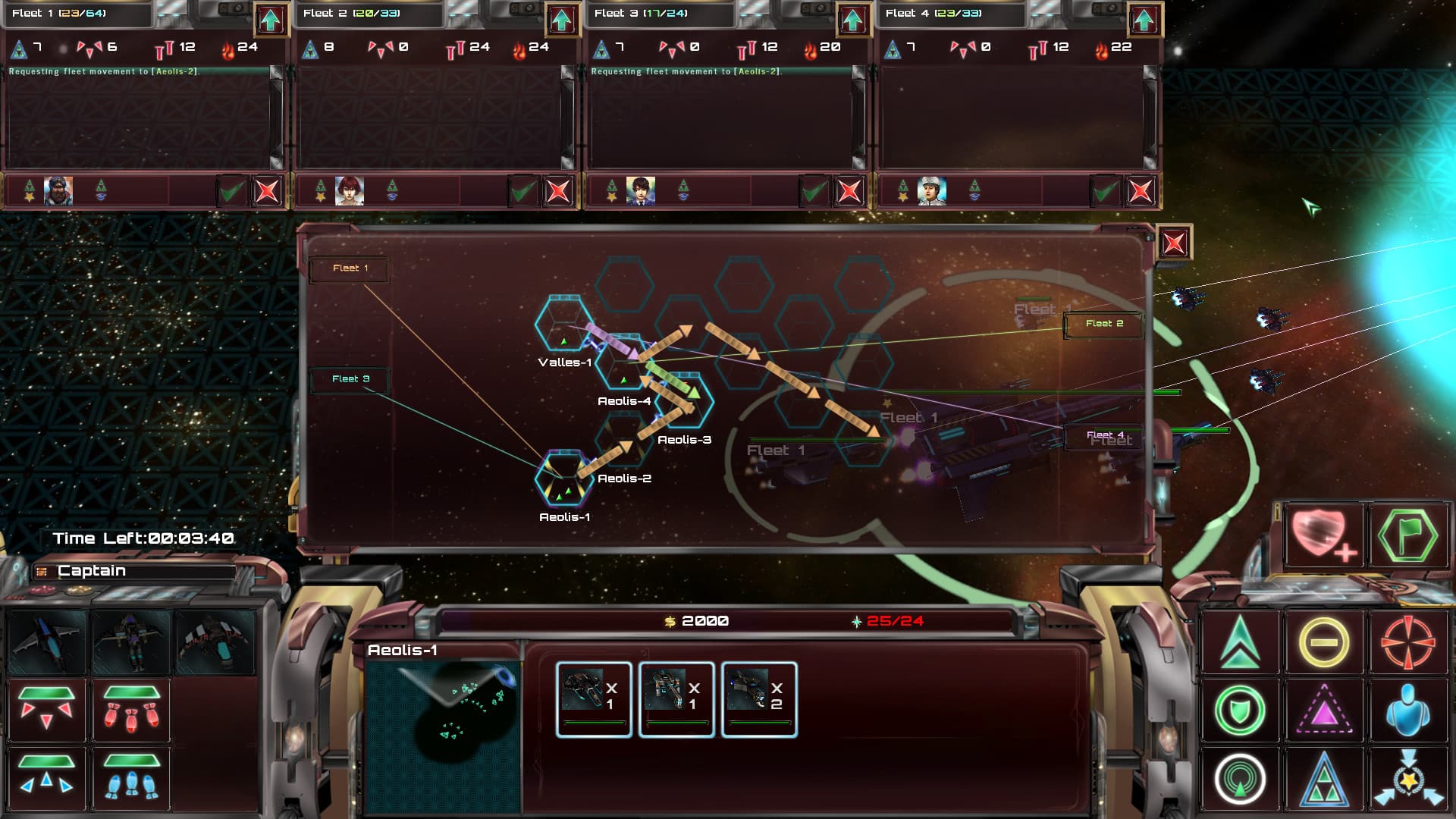Image resolution: width=1456 pixels, height=819 pixels.
Task: Open the green flag rally point command
Action: point(1409,533)
